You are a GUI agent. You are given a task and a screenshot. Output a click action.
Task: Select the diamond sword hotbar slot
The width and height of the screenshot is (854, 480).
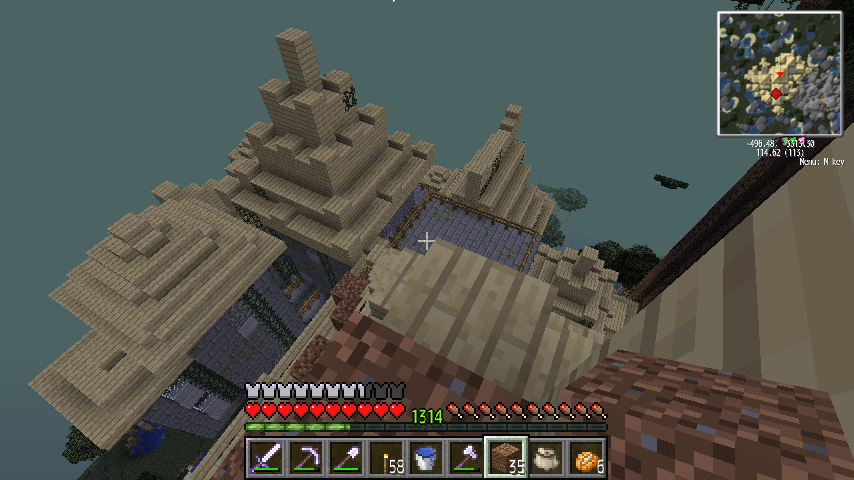point(266,458)
